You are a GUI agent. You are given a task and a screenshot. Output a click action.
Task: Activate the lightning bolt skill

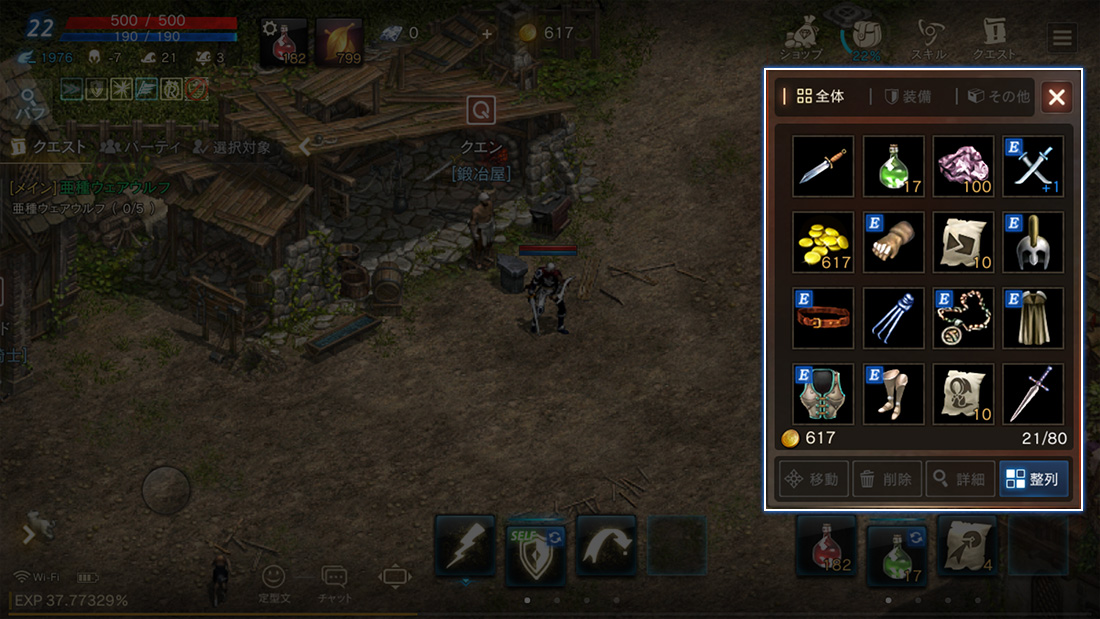(x=465, y=546)
